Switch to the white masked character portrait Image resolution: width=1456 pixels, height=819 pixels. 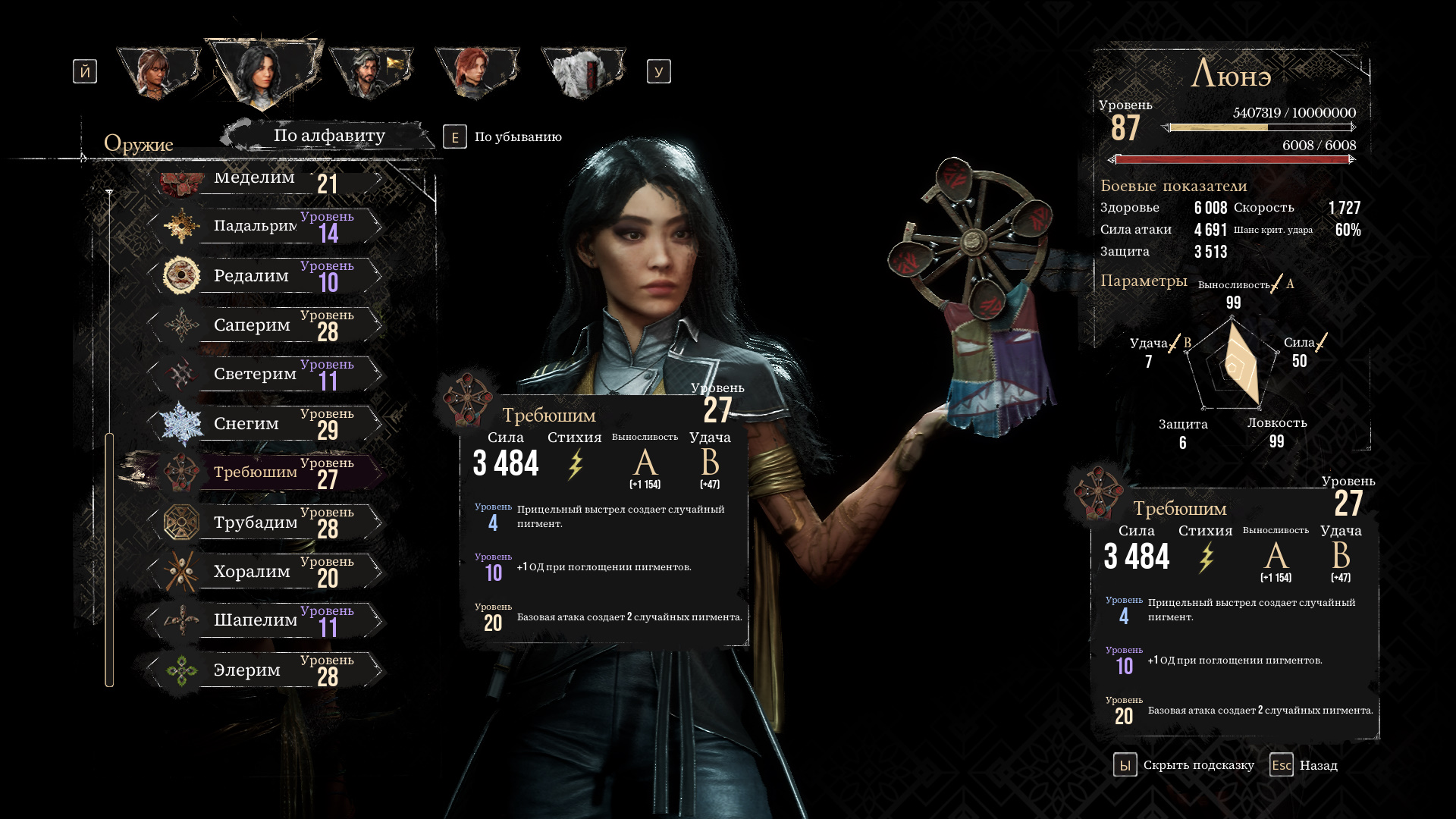[582, 73]
